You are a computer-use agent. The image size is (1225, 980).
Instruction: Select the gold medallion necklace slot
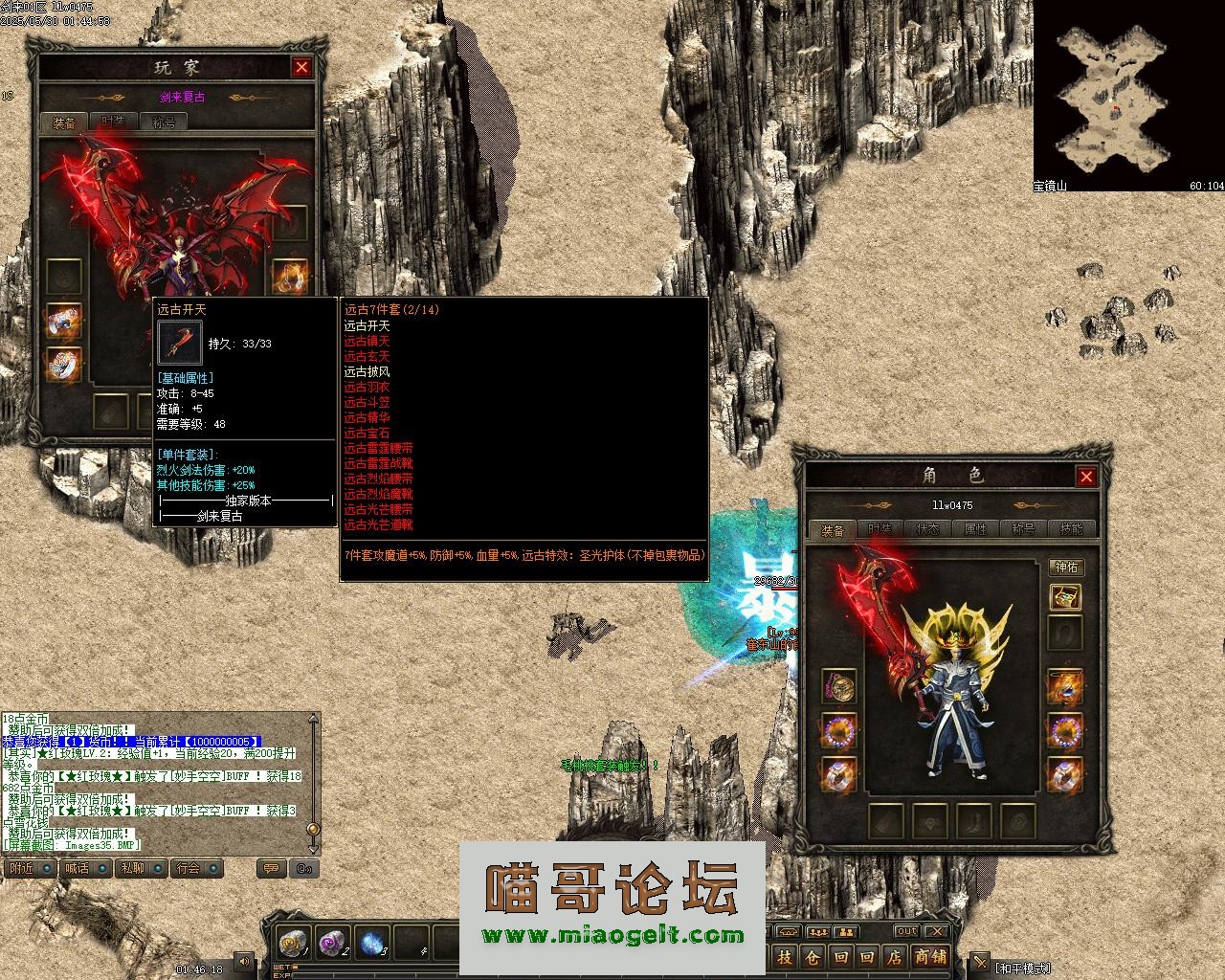click(x=838, y=686)
